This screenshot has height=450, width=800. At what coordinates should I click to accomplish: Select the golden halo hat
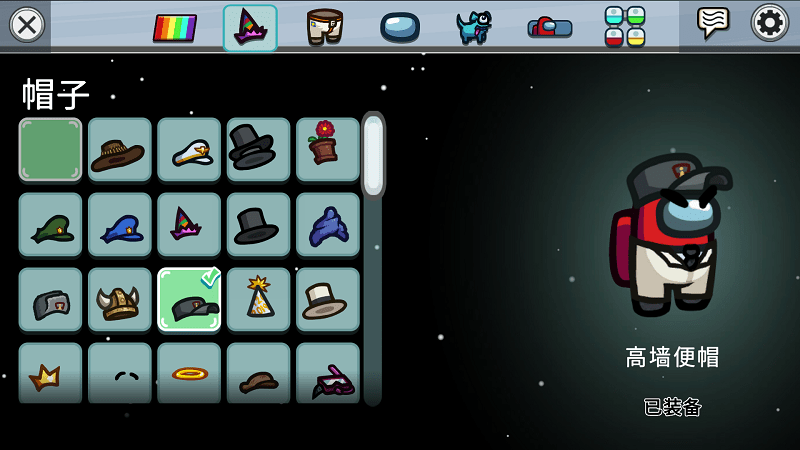coord(188,373)
